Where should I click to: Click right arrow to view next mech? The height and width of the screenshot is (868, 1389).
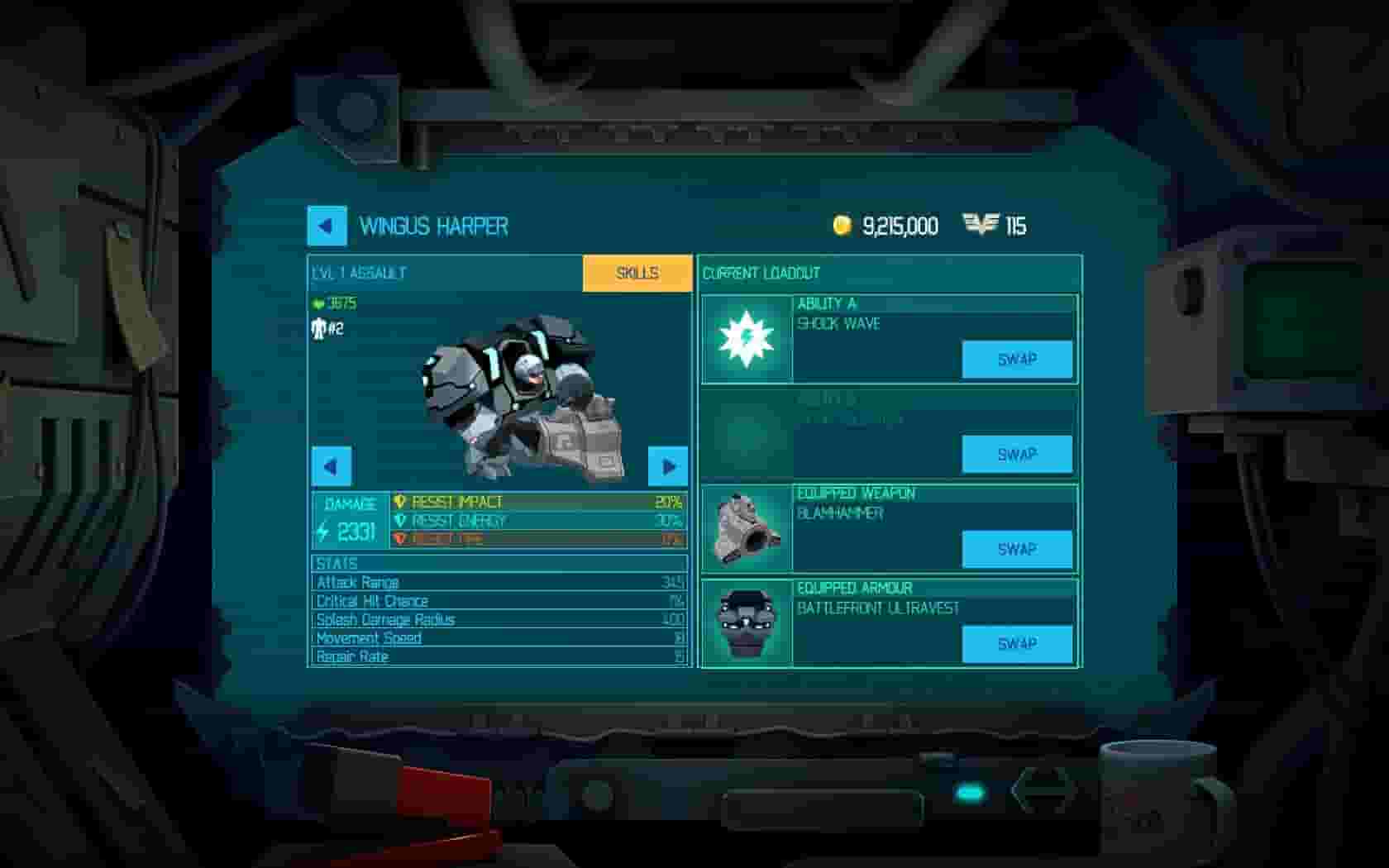pos(666,466)
